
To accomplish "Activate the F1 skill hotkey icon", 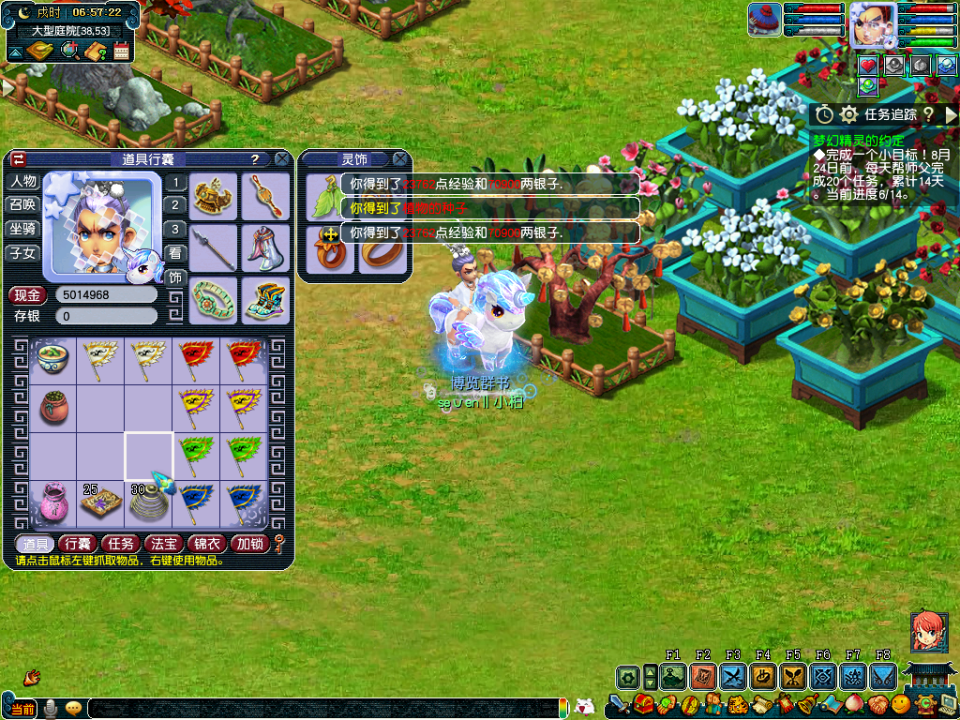I will pyautogui.click(x=673, y=677).
